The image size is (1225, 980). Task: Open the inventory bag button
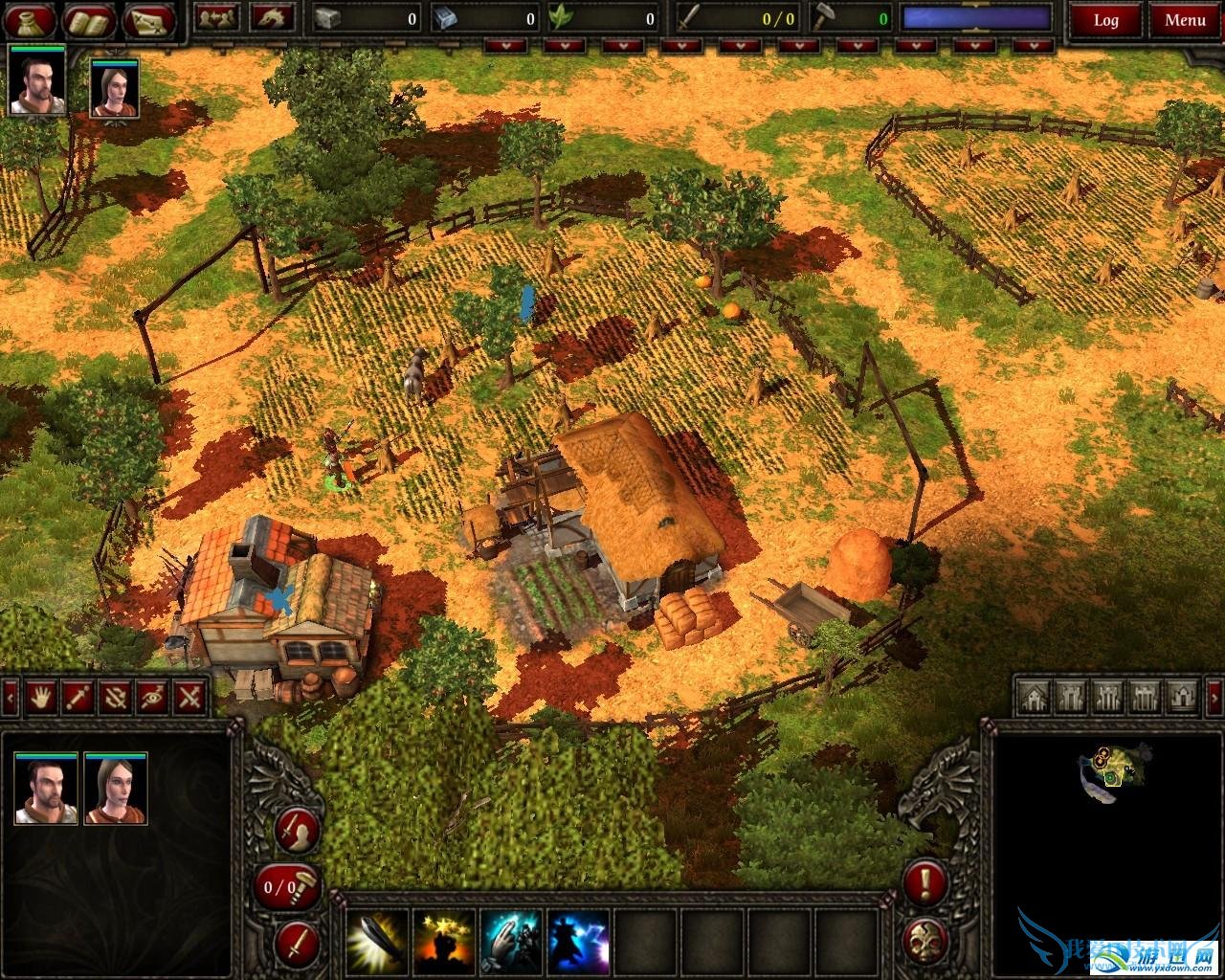32,19
